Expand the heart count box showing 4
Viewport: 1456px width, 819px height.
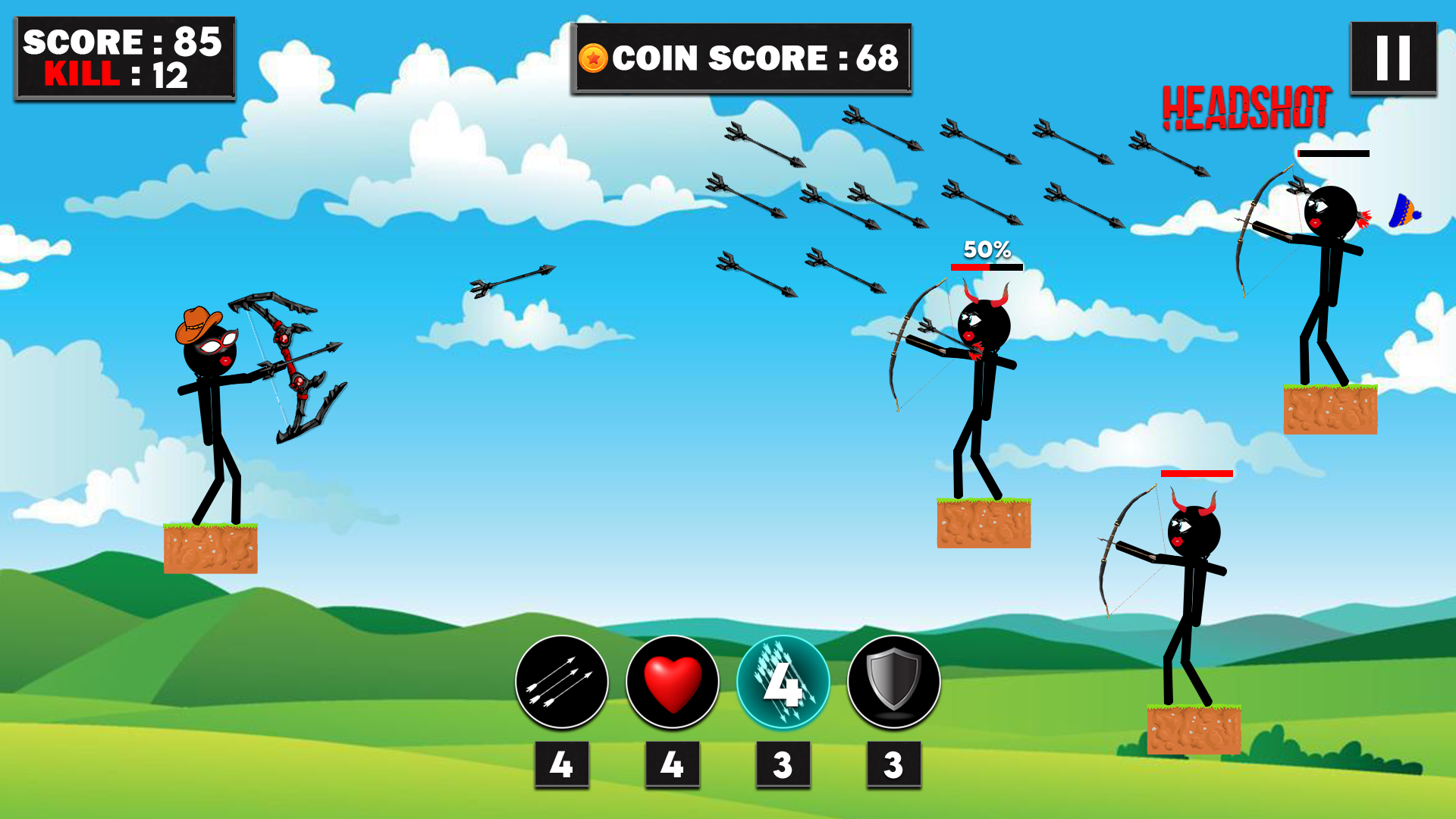click(x=672, y=764)
